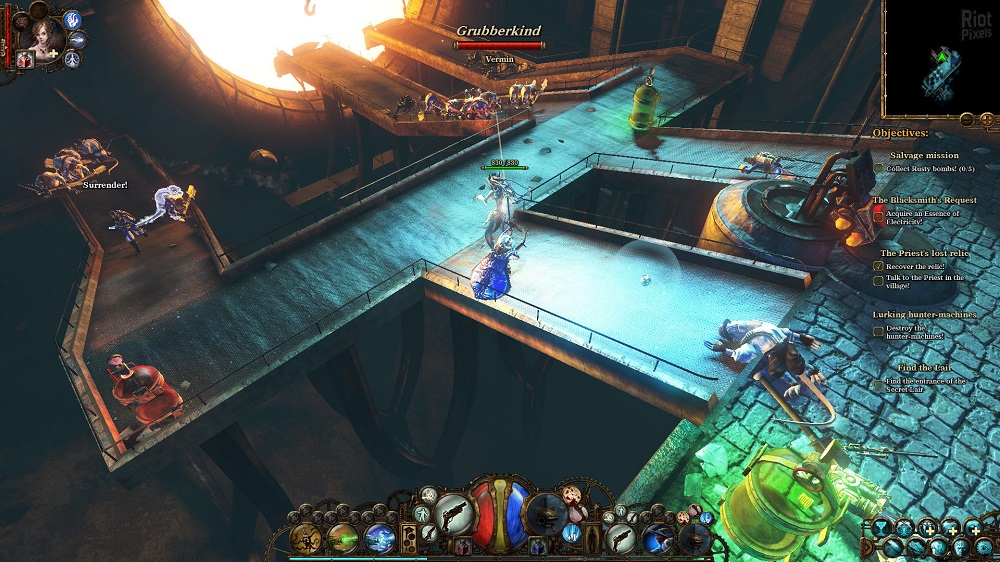Activate the green beam skill icon
The height and width of the screenshot is (562, 1000).
343,537
